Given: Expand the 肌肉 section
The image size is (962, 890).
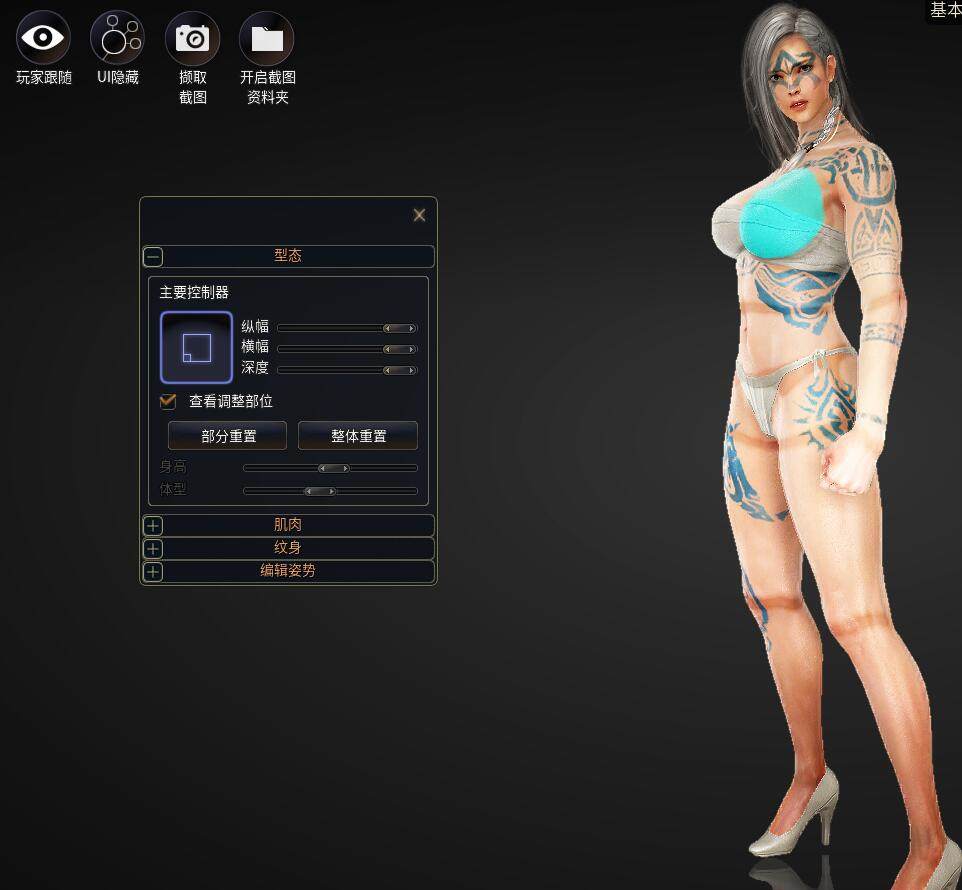Looking at the screenshot, I should 153,525.
